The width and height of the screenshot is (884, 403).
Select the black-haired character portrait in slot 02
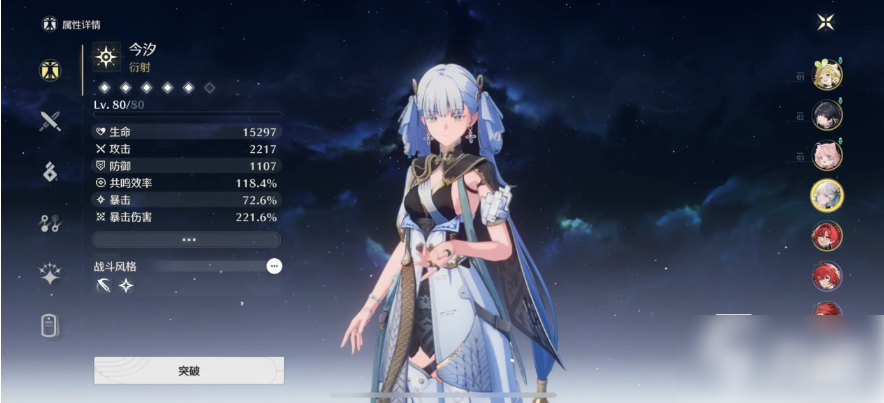pos(827,115)
